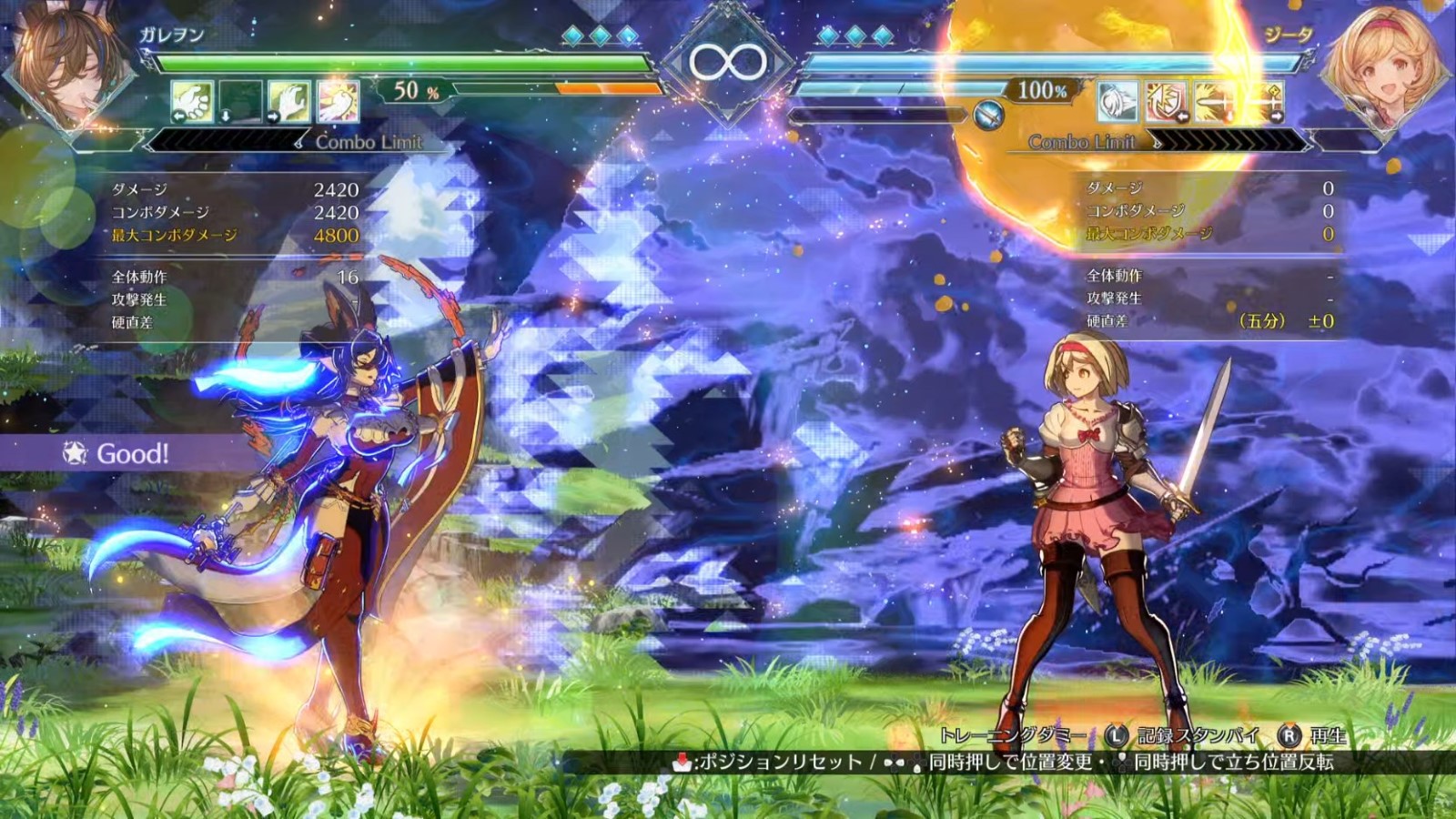Select Galleon's left-arrow hand skill icon

pos(192,101)
